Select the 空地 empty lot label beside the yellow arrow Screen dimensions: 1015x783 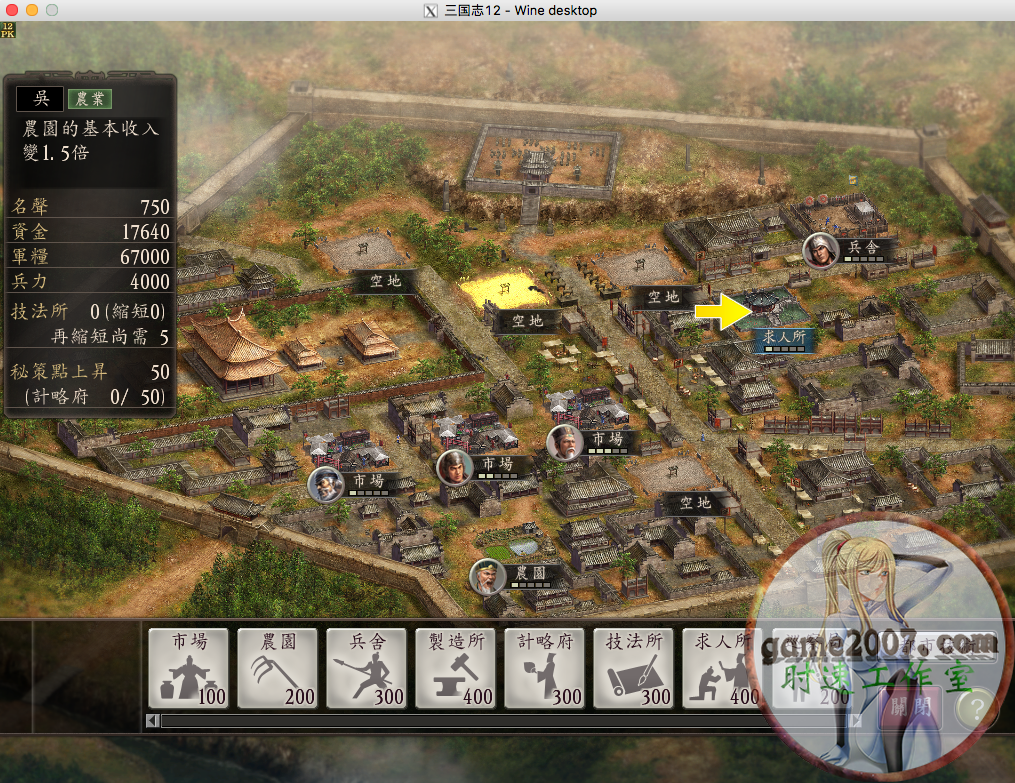(x=662, y=297)
